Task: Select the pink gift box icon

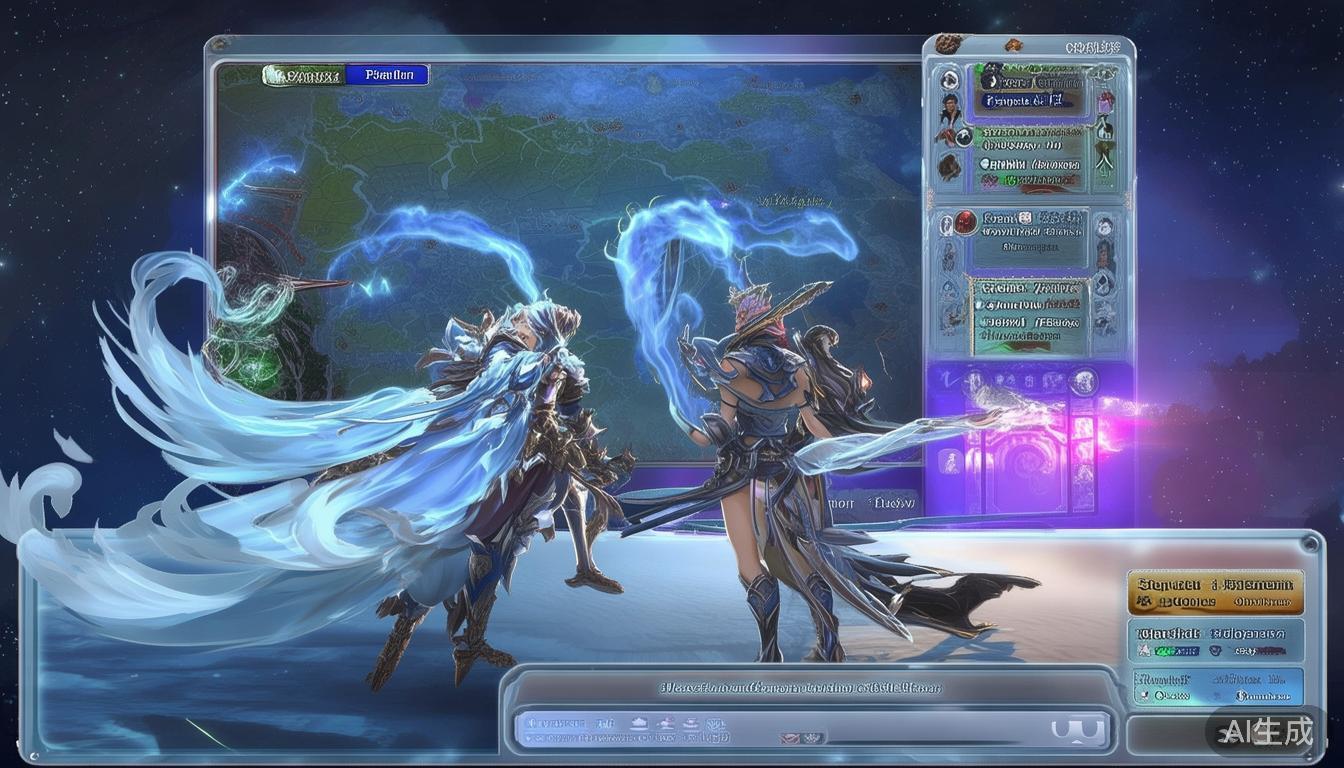Action: [x=1106, y=101]
